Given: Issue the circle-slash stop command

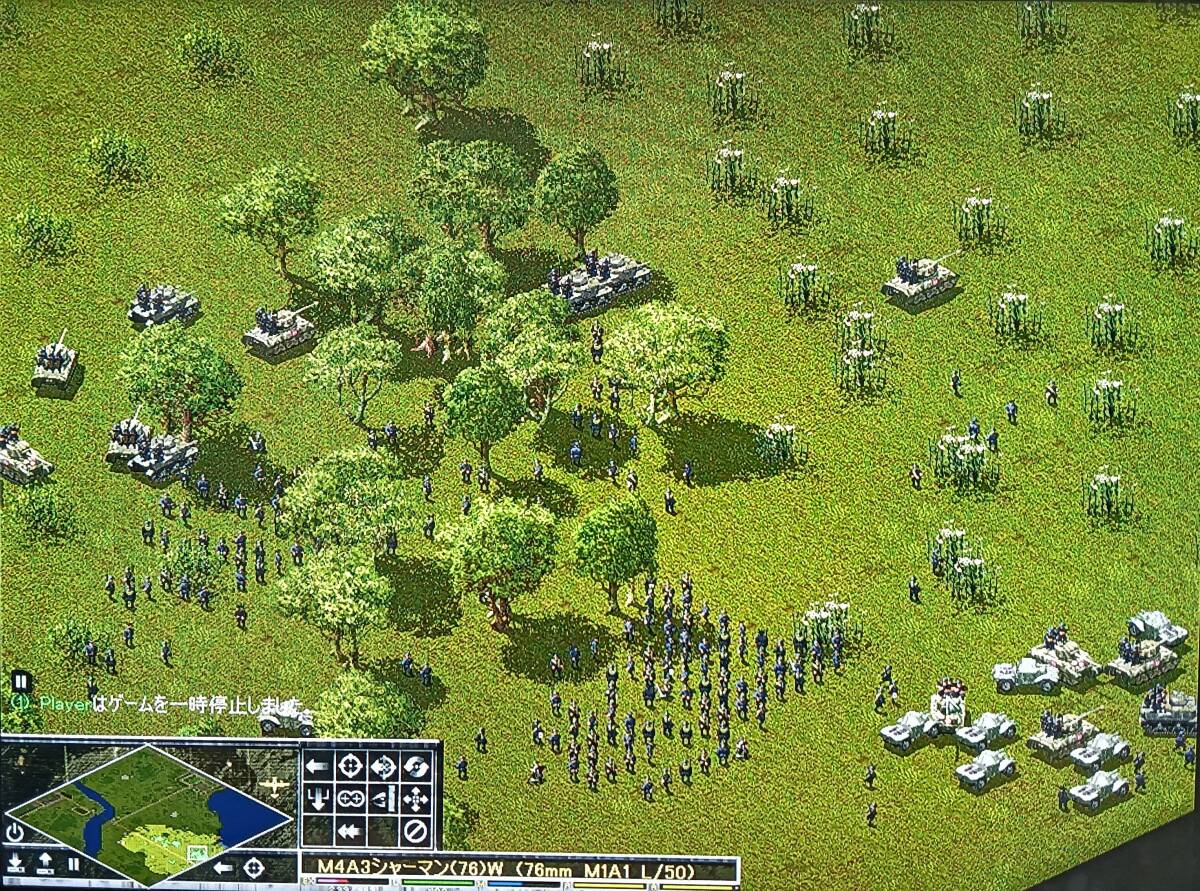Looking at the screenshot, I should click(x=416, y=831).
